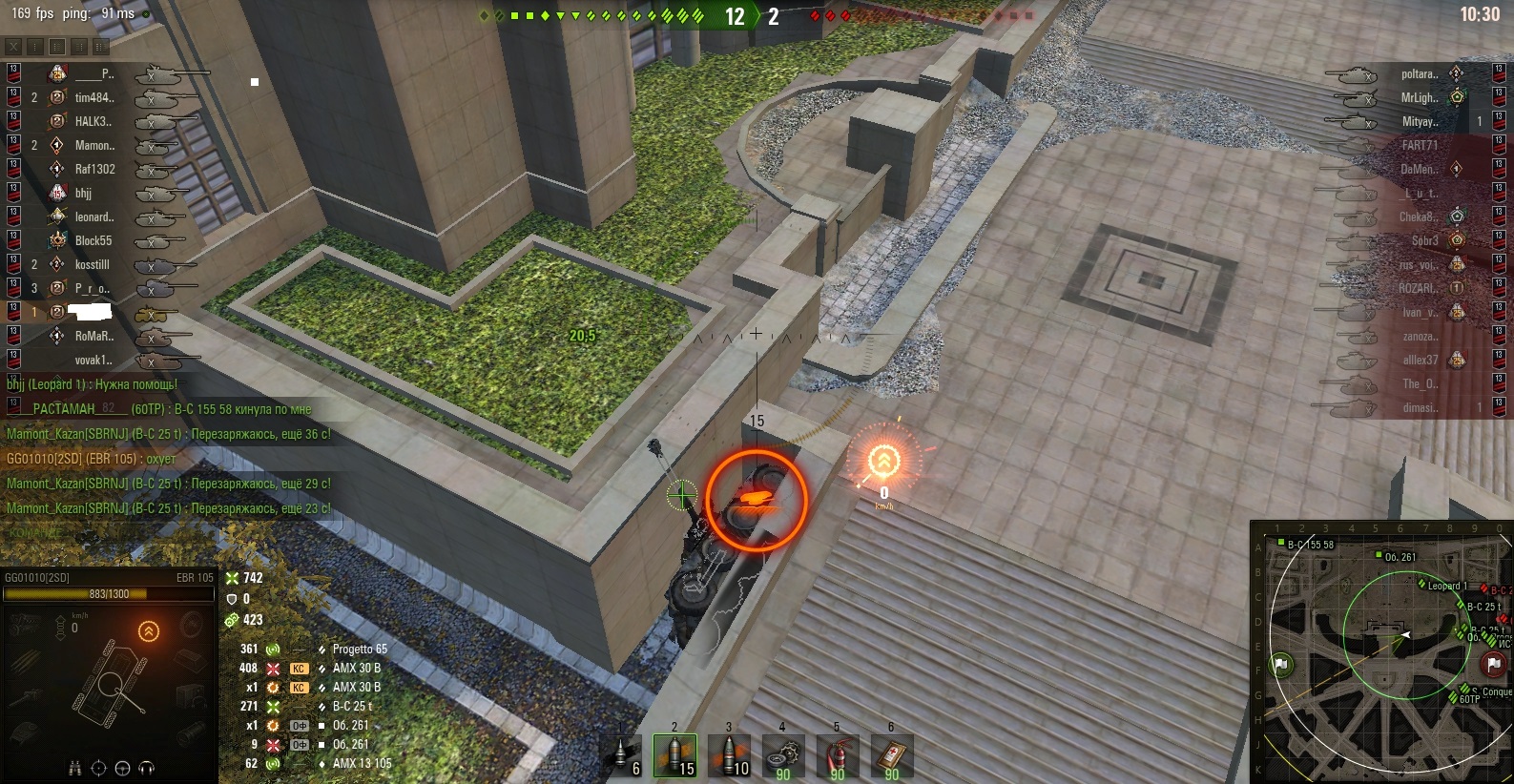This screenshot has width=1514, height=784.
Task: Choose enemy player poltara in the enemy list
Action: coord(1419,73)
